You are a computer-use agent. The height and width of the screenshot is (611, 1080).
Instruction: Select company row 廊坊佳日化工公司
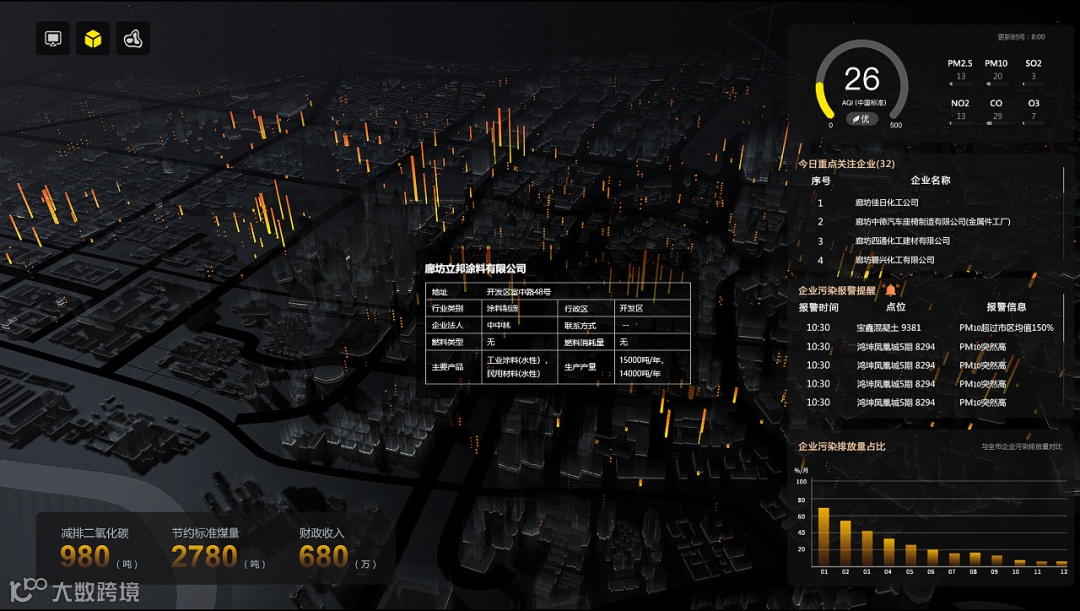(x=886, y=202)
